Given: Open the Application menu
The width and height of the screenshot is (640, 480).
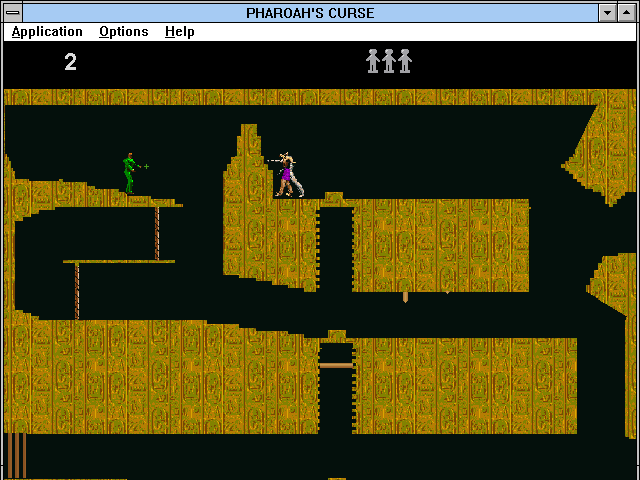Looking at the screenshot, I should coord(47,32).
